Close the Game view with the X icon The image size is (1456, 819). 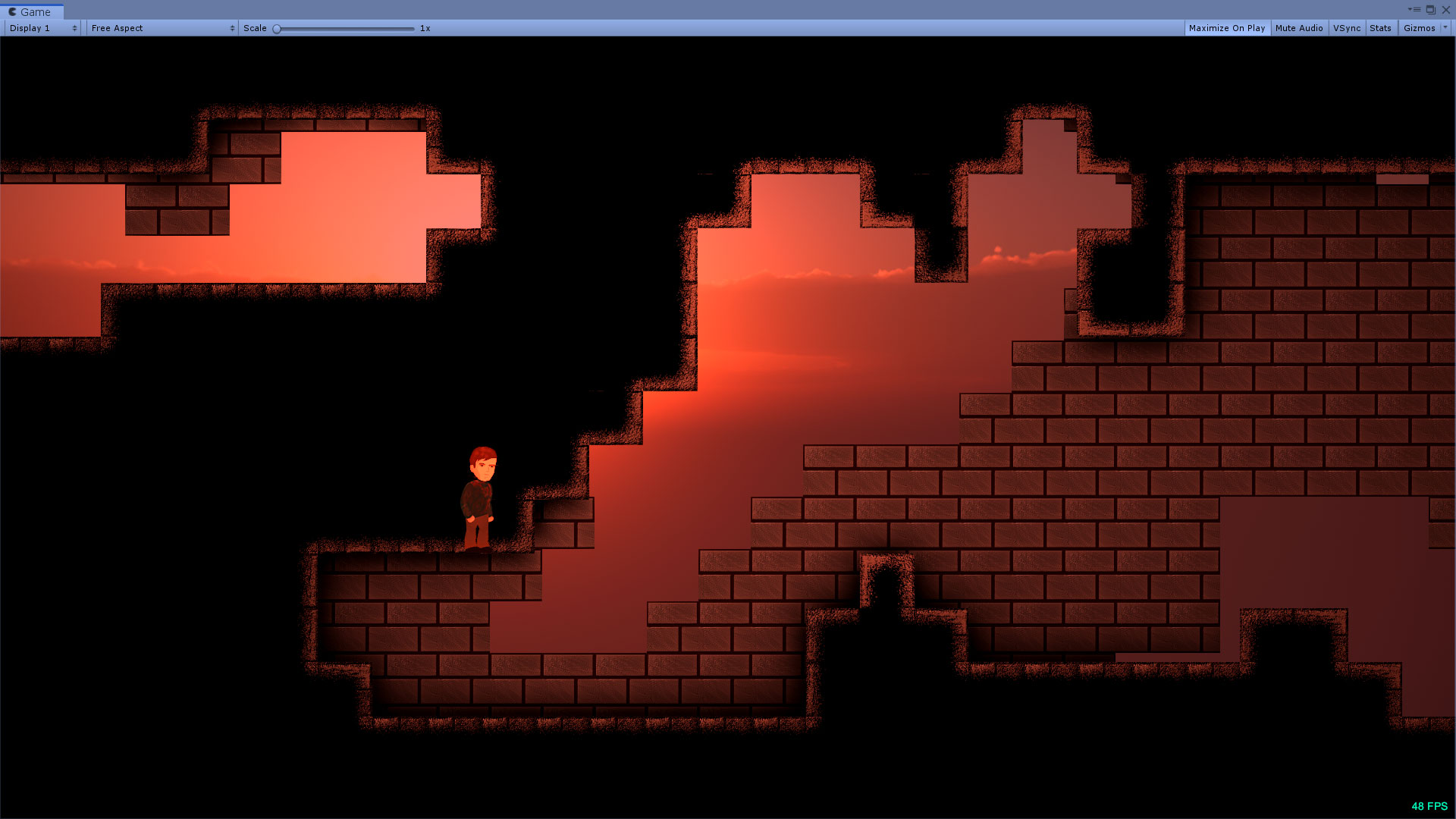tap(1446, 10)
